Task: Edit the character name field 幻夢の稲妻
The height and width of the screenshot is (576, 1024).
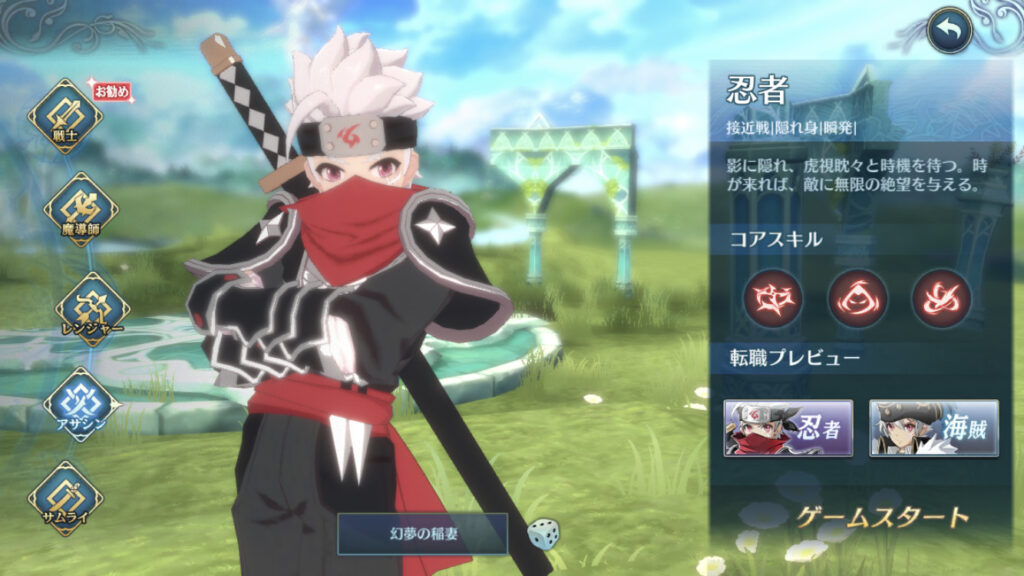Action: (x=422, y=534)
